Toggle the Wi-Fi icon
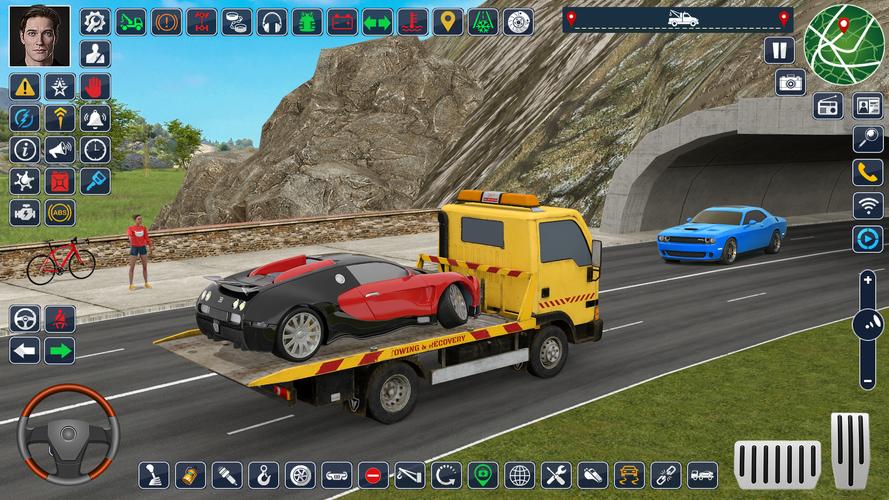Screen dimensions: 889x500 pyautogui.click(x=867, y=205)
